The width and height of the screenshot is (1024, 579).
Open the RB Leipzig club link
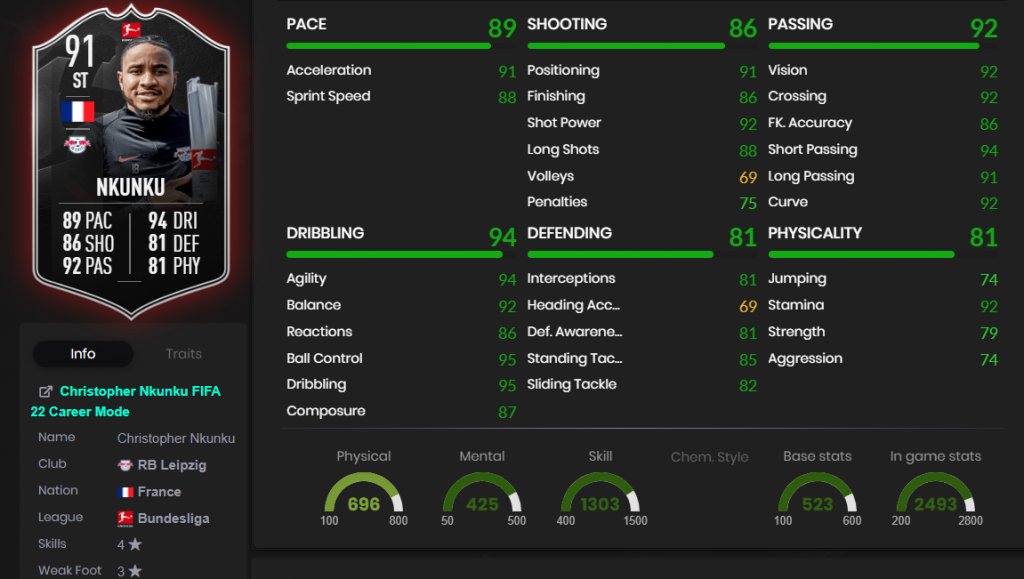pos(175,464)
